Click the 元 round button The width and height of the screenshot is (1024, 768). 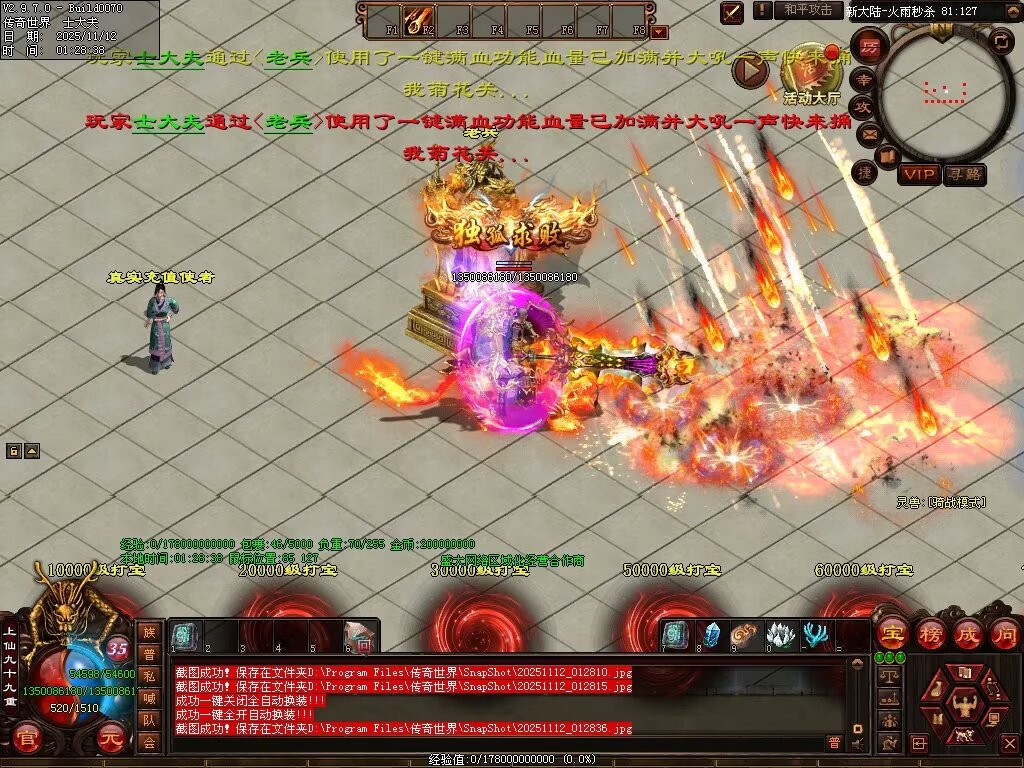pos(109,740)
